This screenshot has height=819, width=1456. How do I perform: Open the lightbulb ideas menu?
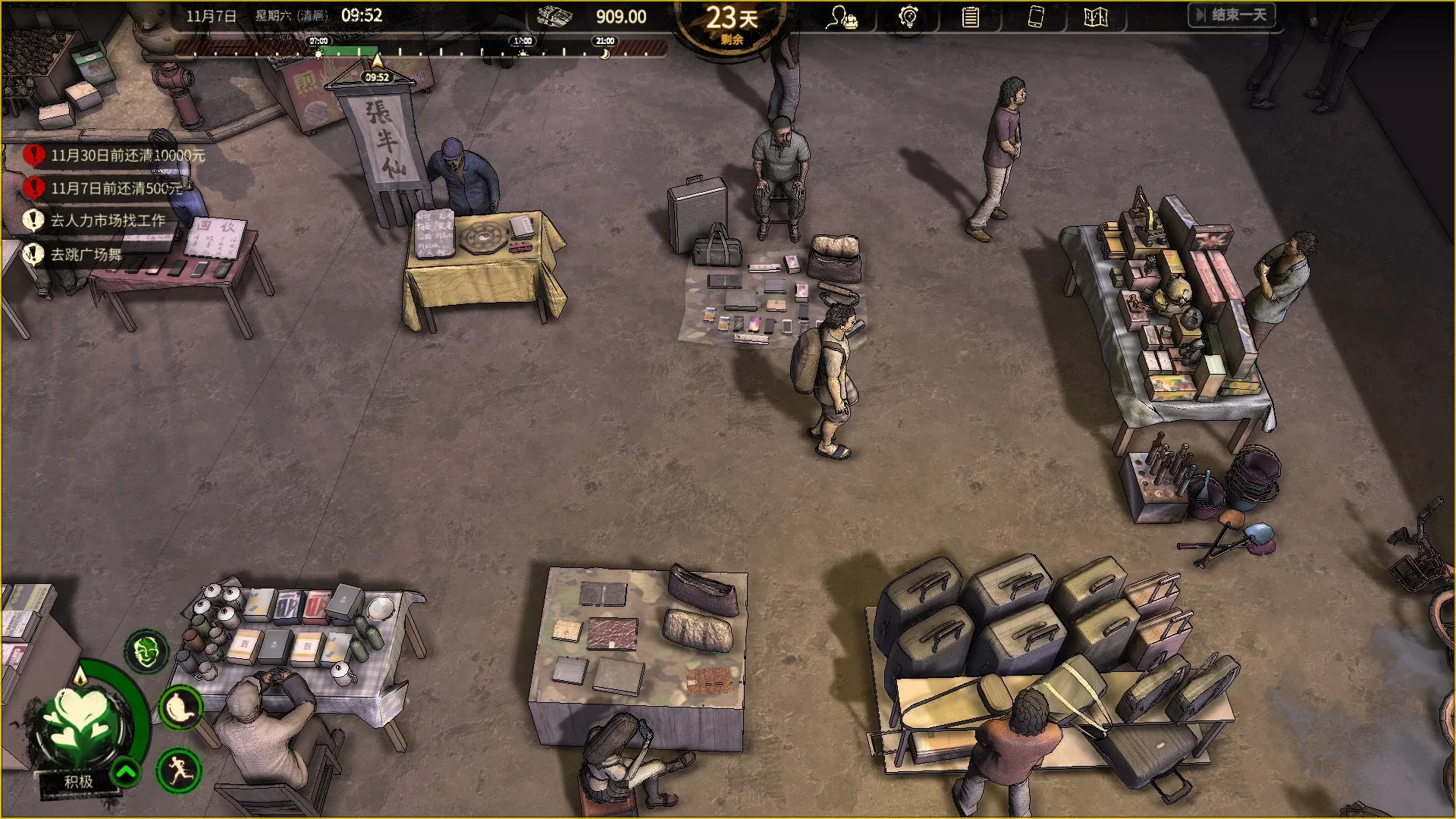click(x=907, y=17)
